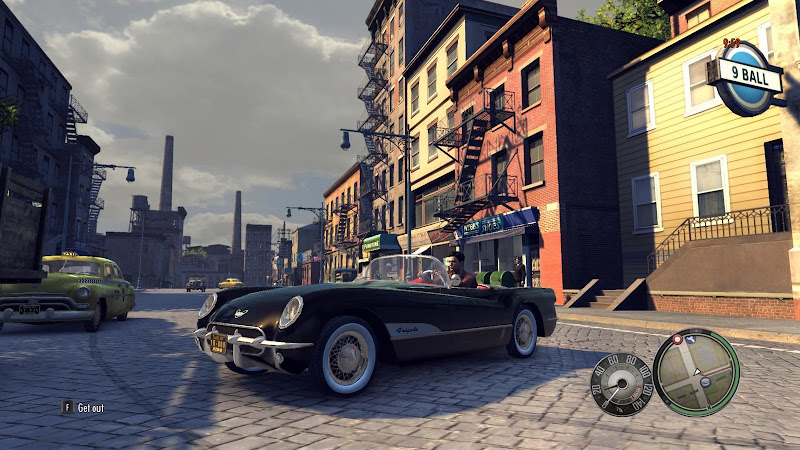Select the blue shop marker near the minimap's center
This screenshot has width=800, height=450.
(705, 382)
